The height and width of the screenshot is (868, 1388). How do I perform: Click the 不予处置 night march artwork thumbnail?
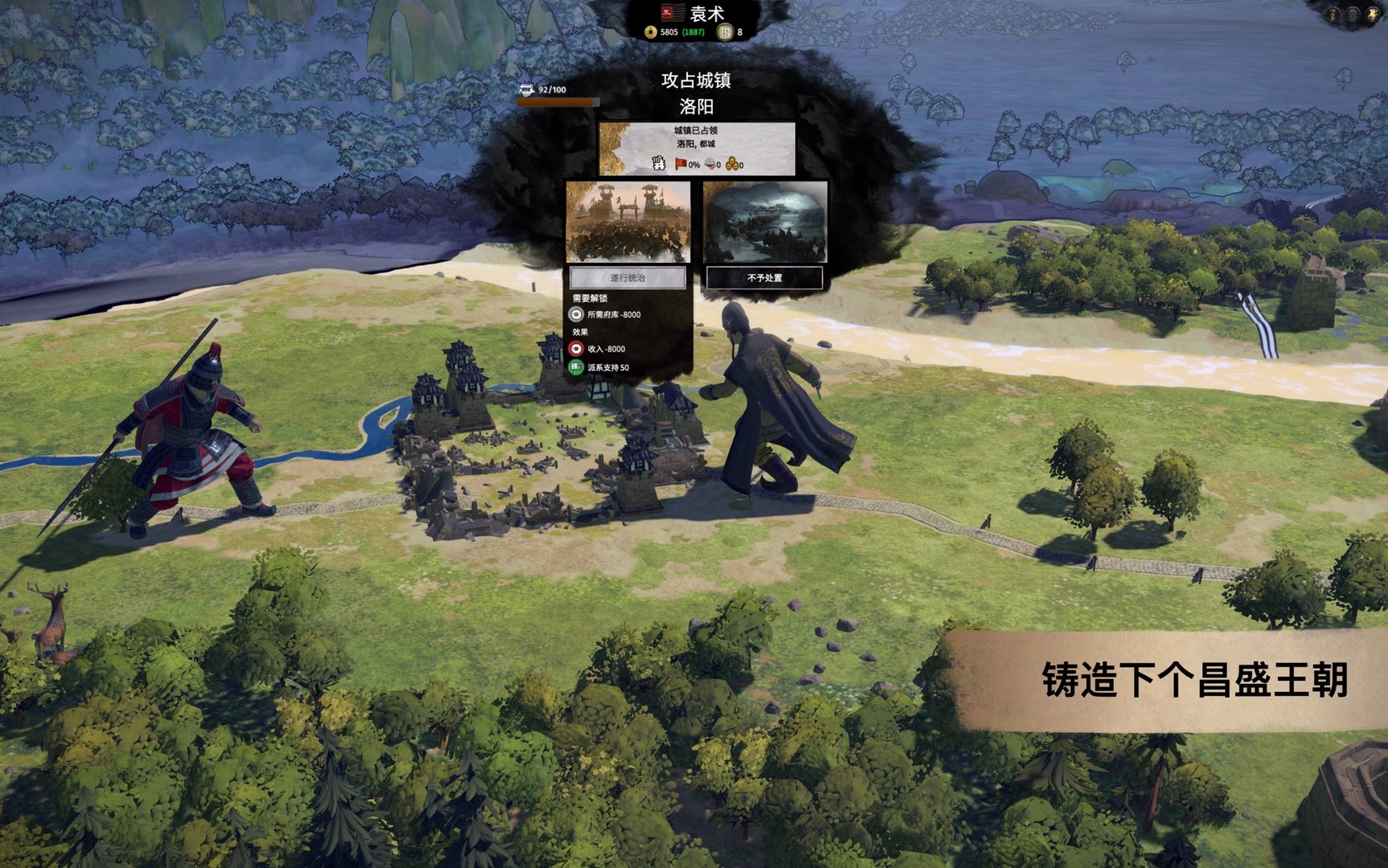point(764,222)
